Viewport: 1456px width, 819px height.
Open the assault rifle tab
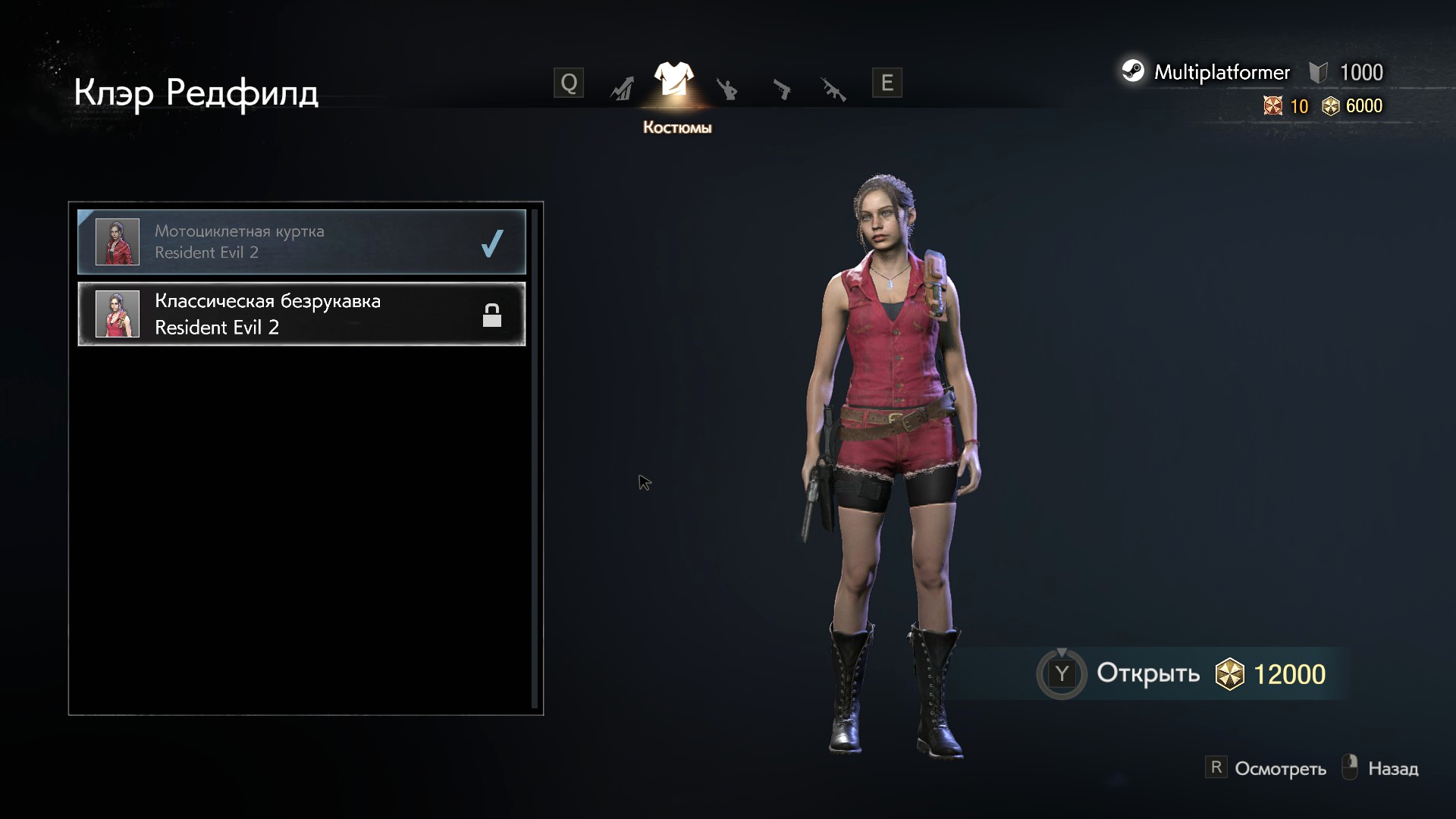click(x=833, y=89)
